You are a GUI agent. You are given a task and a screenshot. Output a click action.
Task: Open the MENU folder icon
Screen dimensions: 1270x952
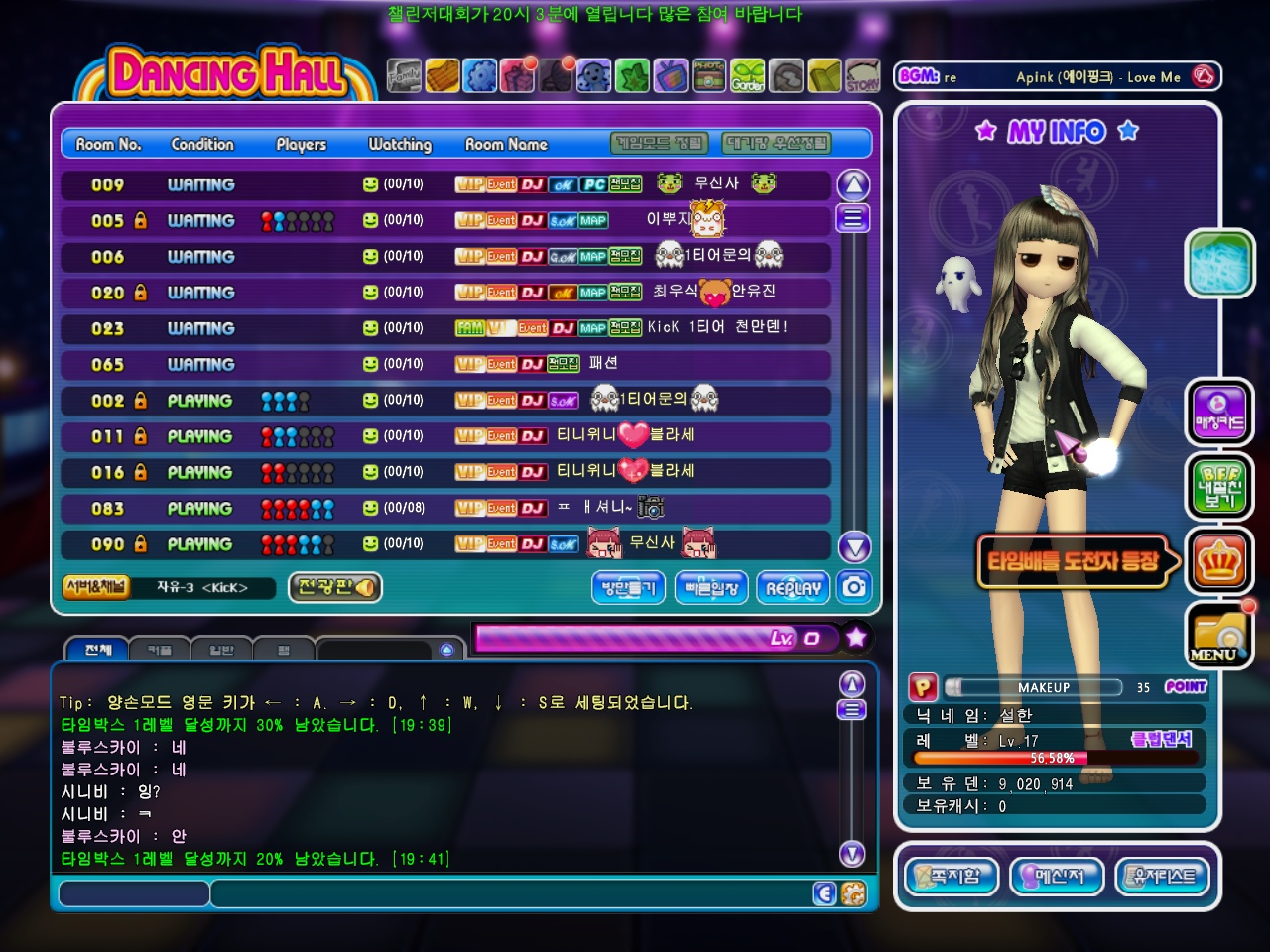1218,636
